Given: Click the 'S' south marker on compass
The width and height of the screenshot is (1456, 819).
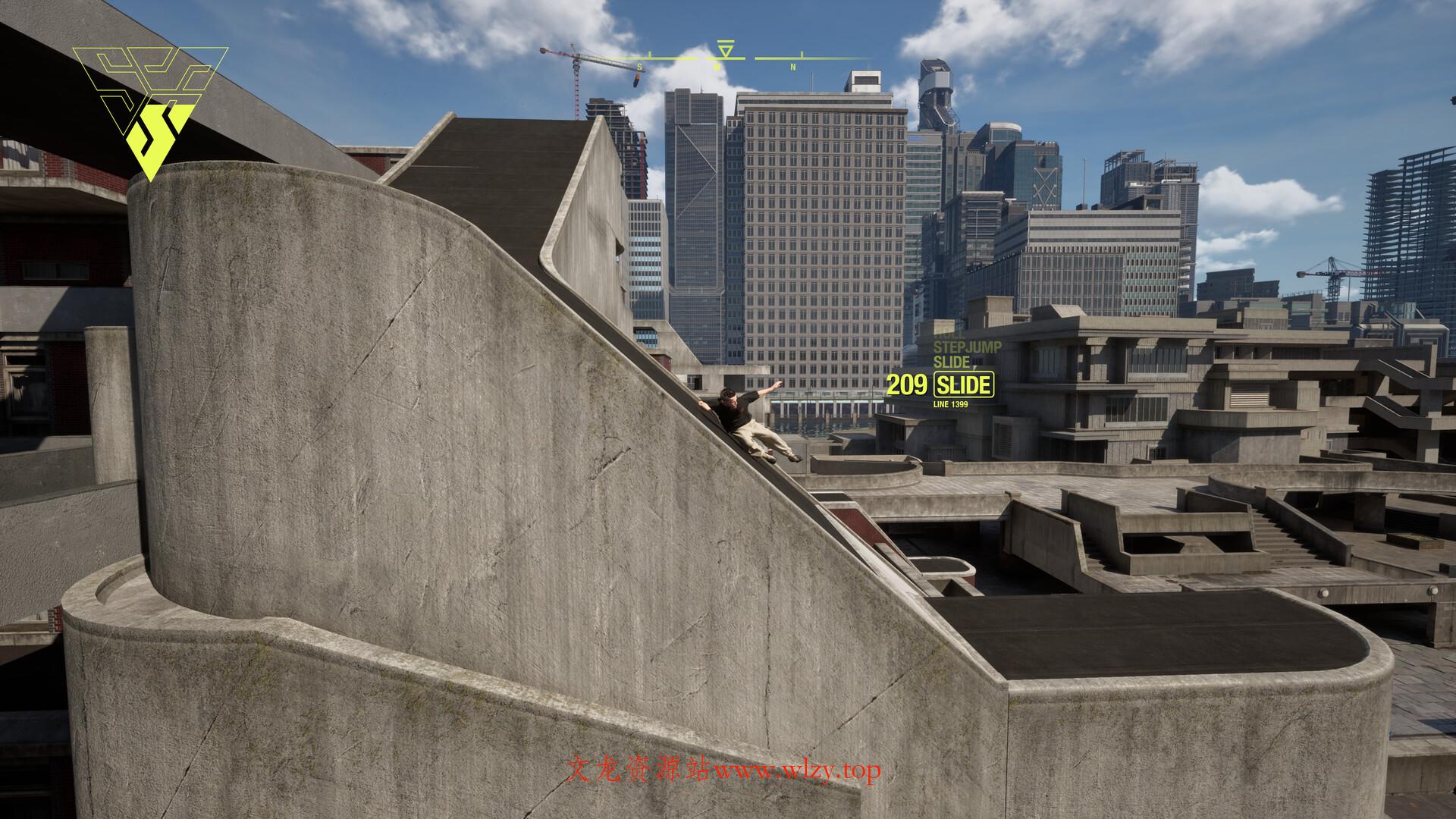Looking at the screenshot, I should point(639,67).
